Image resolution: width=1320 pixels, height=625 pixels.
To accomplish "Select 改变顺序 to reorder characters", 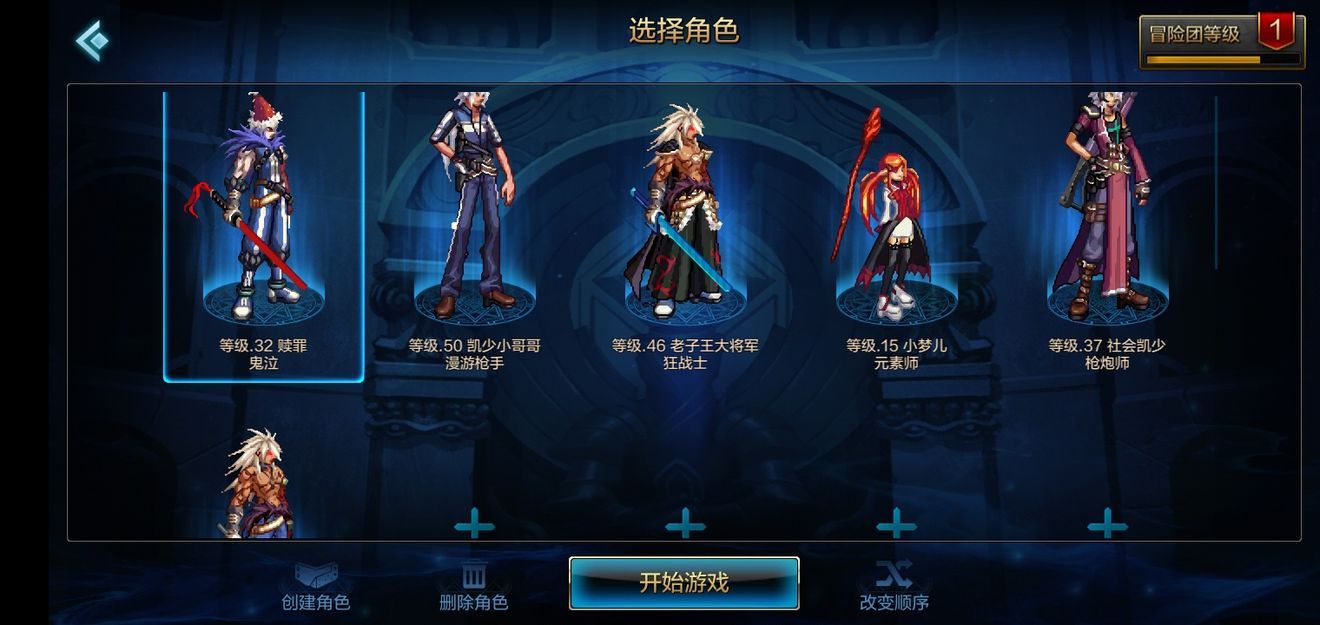I will tap(894, 587).
